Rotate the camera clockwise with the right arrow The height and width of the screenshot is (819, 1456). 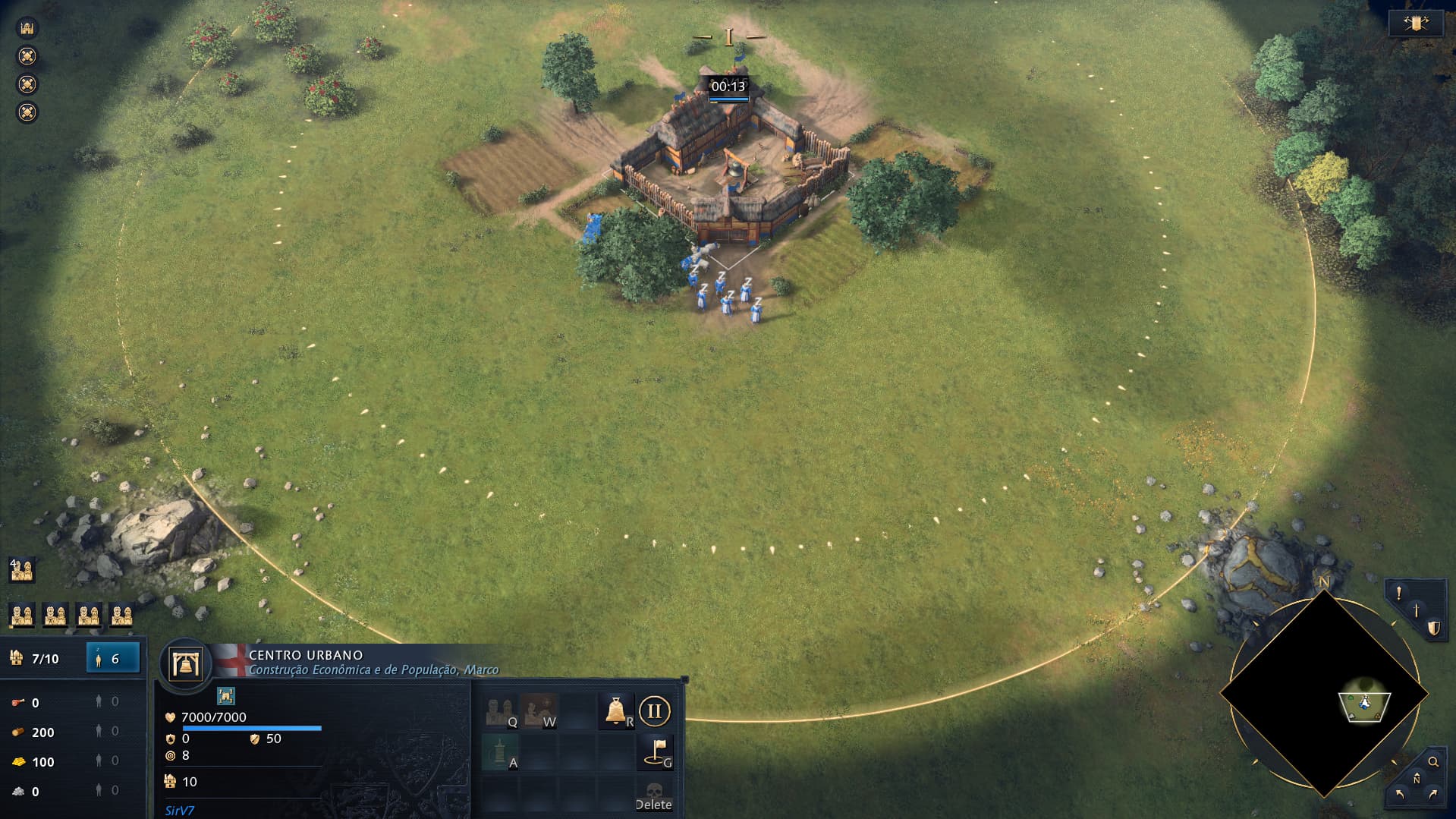[x=1433, y=795]
